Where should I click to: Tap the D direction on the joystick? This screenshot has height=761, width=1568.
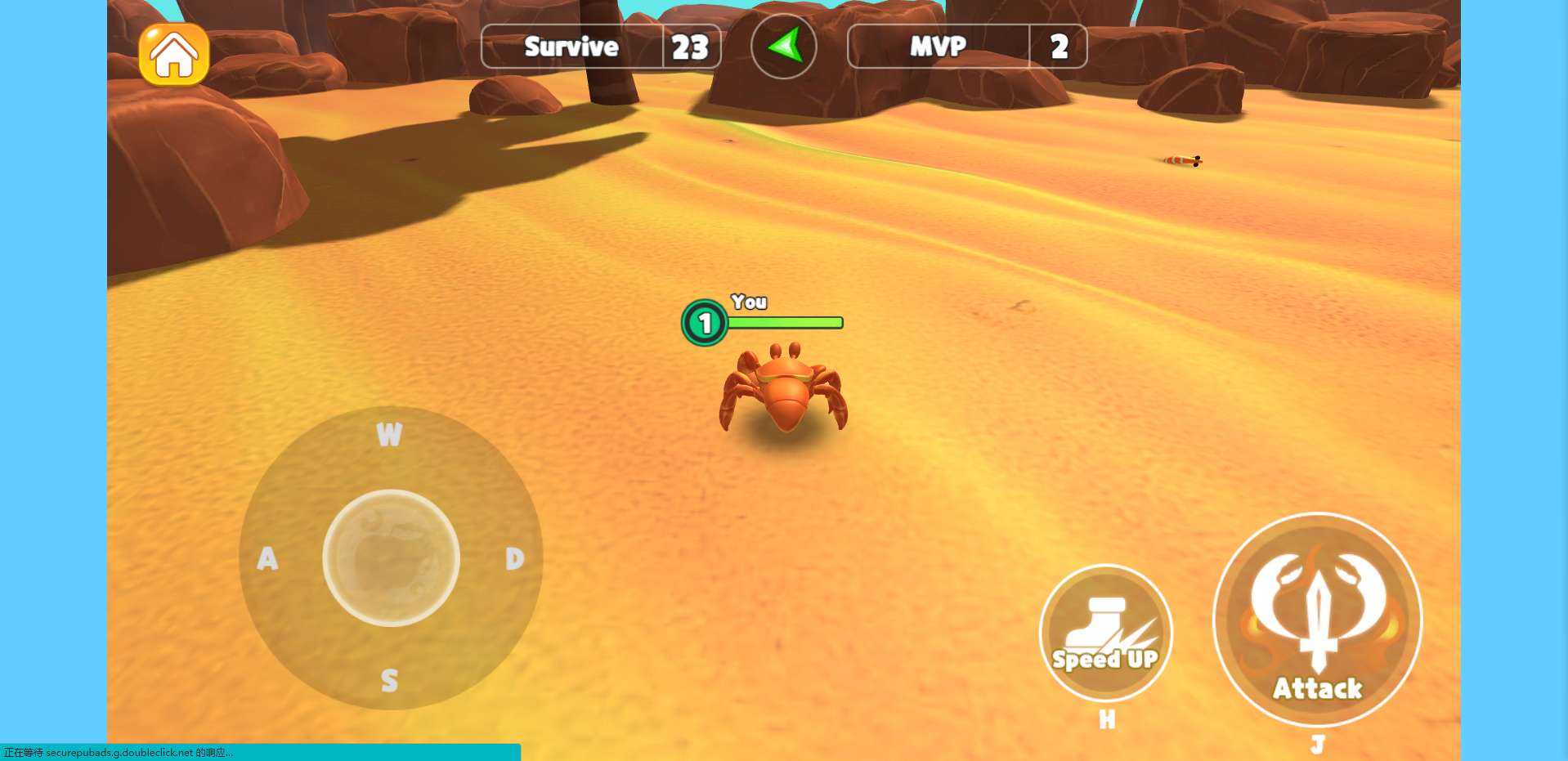(514, 558)
